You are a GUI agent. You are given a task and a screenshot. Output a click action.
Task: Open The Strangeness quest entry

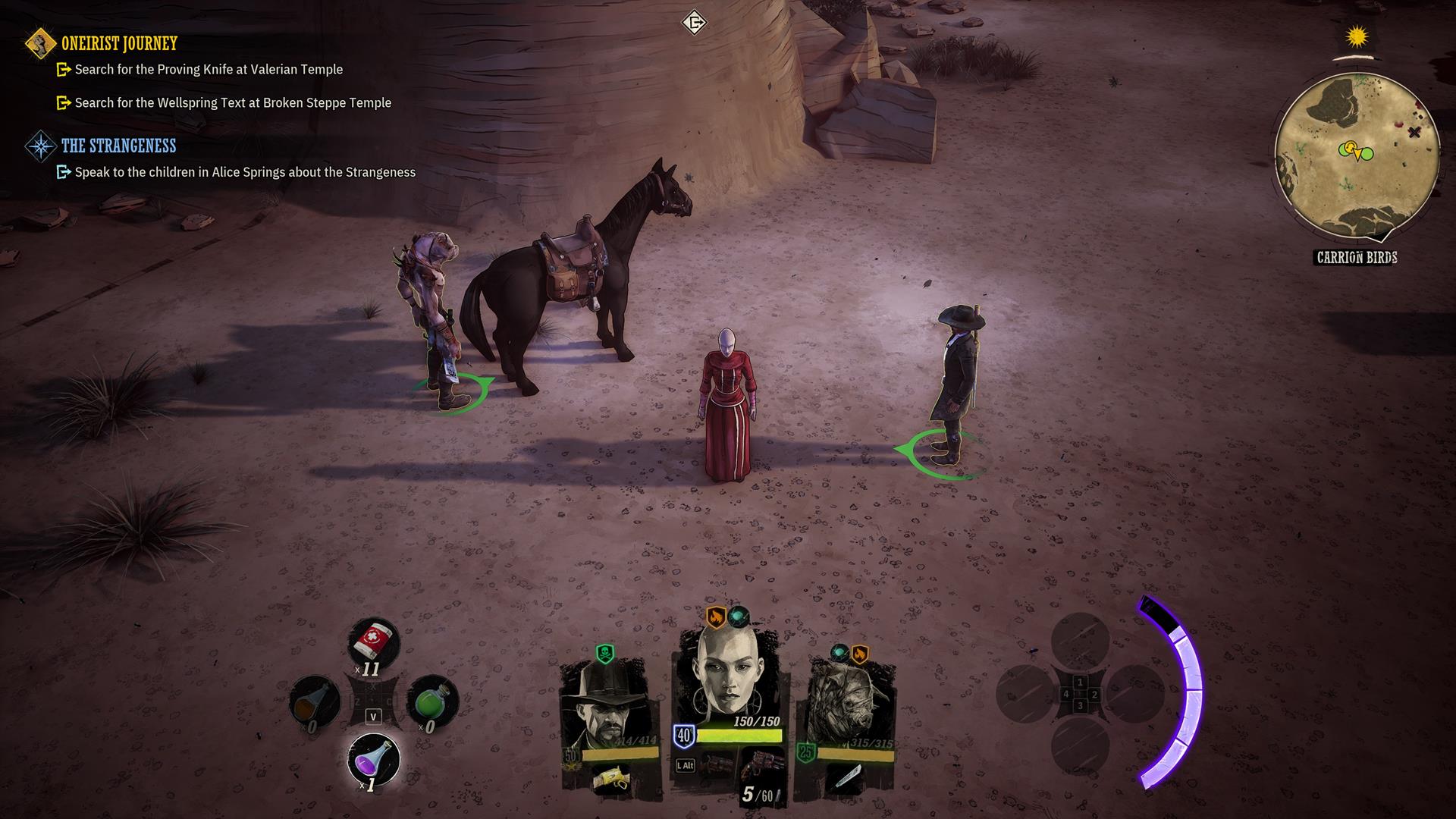click(x=118, y=146)
